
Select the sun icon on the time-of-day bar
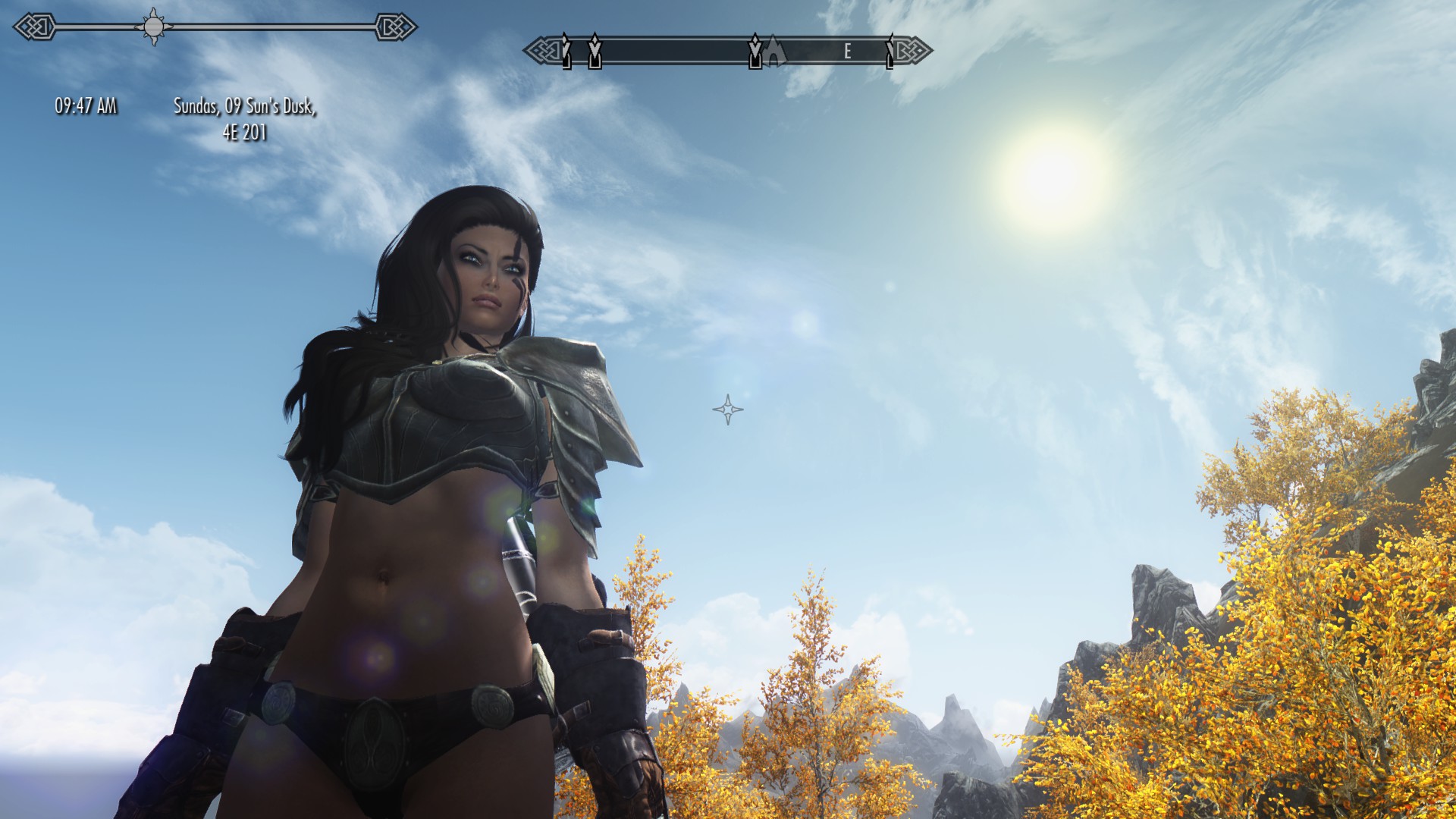tap(154, 27)
